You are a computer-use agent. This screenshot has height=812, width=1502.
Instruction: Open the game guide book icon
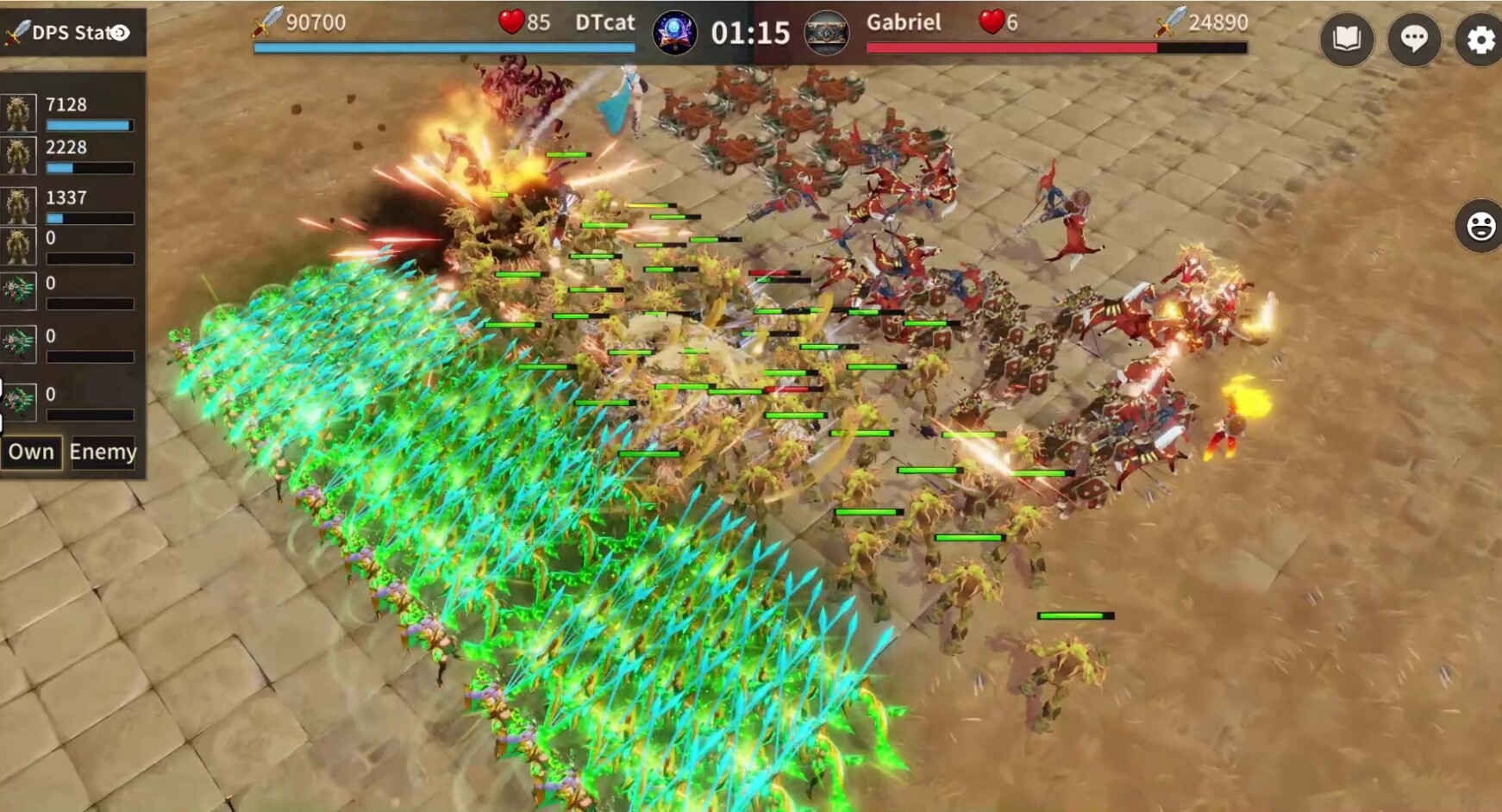click(1346, 40)
